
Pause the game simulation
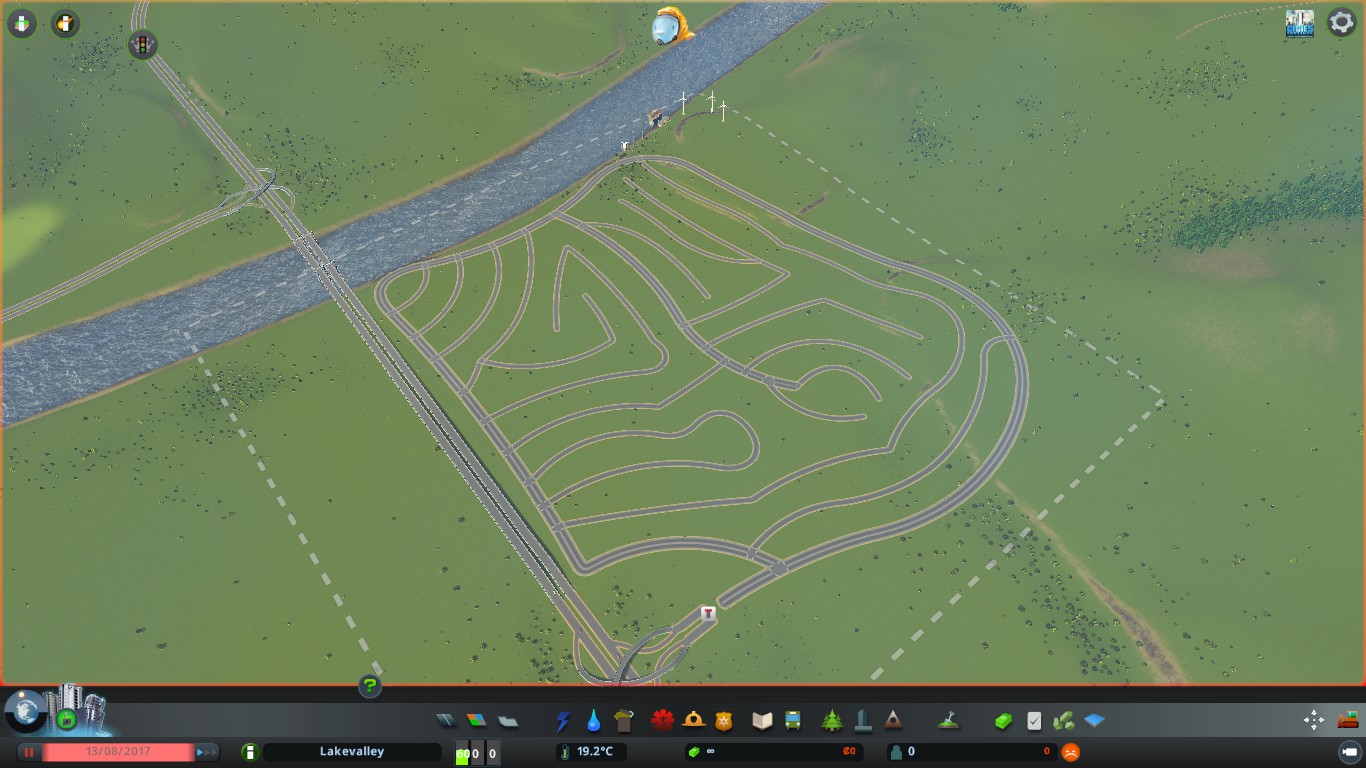[29, 751]
